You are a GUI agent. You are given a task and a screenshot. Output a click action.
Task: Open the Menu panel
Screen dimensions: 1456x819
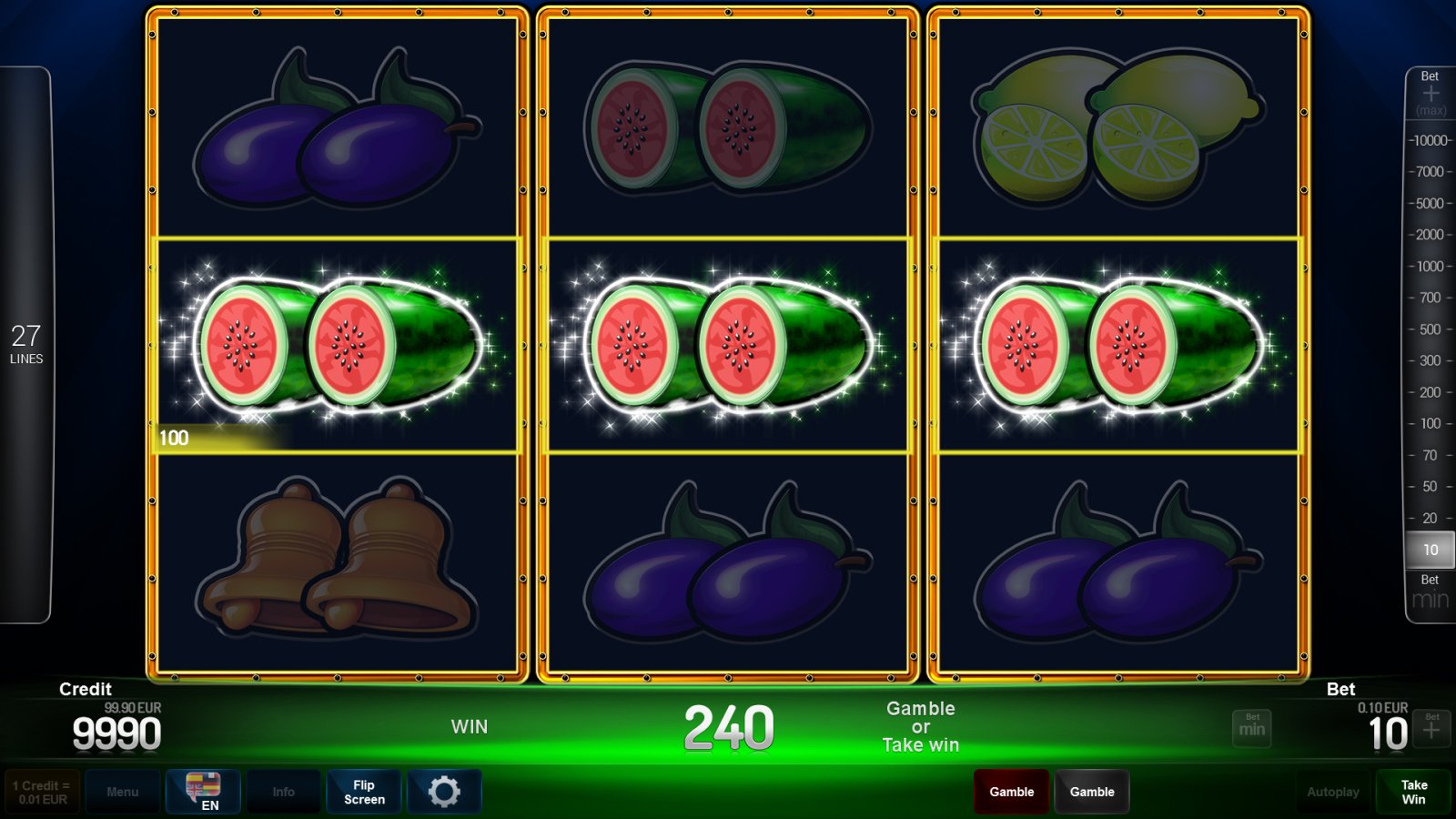coord(123,791)
